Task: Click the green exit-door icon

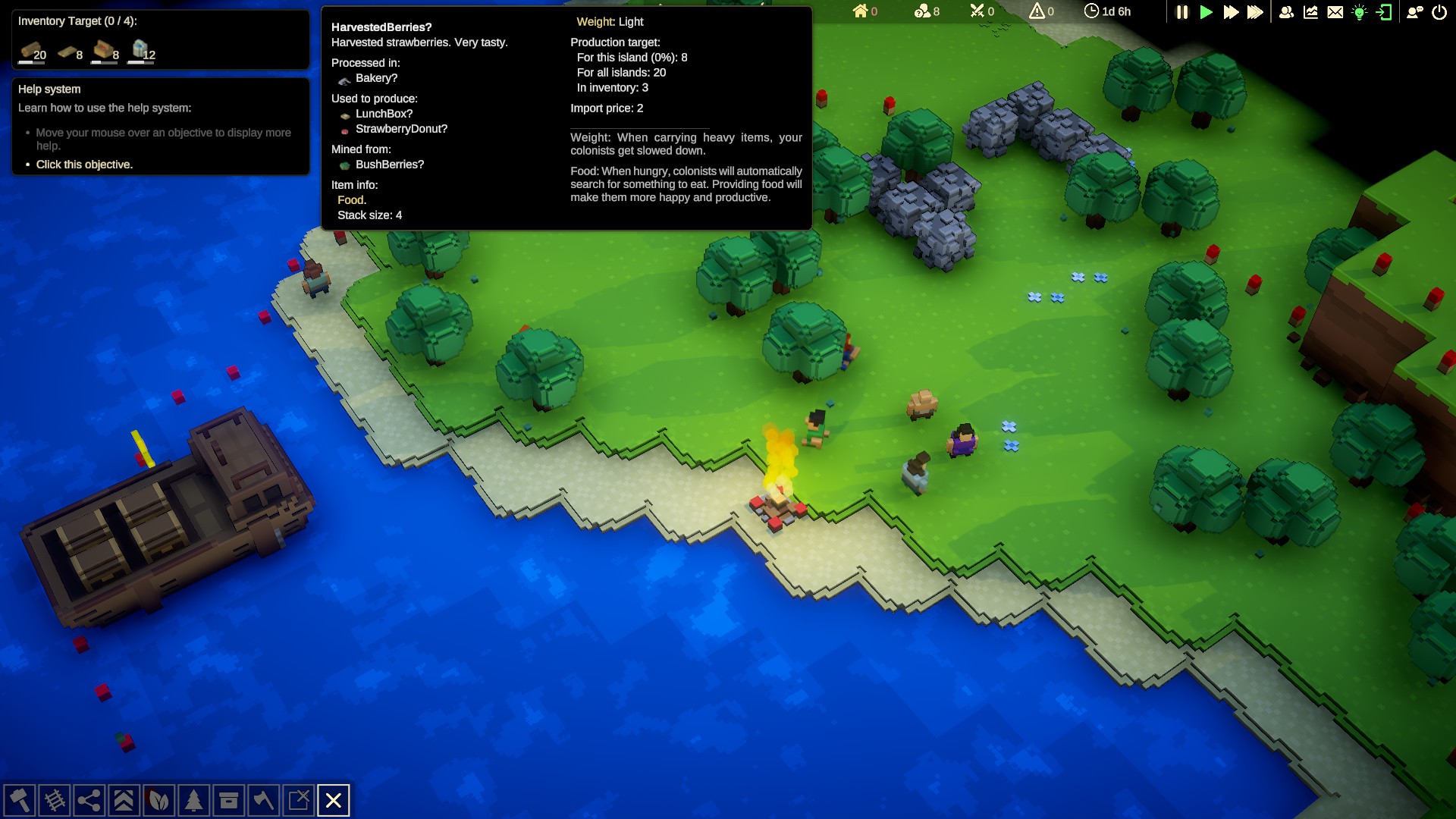Action: tap(1384, 12)
